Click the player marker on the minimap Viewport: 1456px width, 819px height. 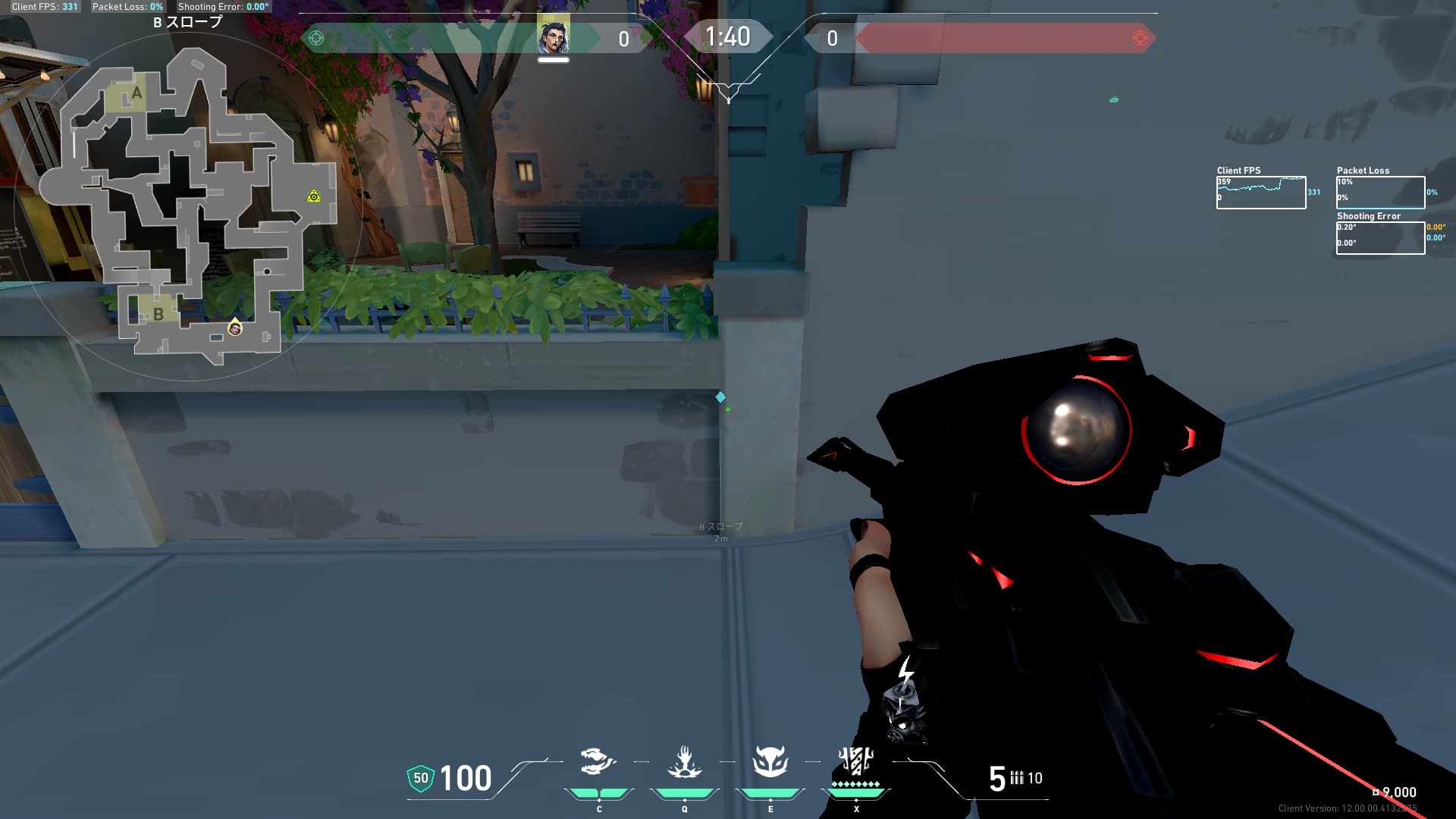click(235, 328)
